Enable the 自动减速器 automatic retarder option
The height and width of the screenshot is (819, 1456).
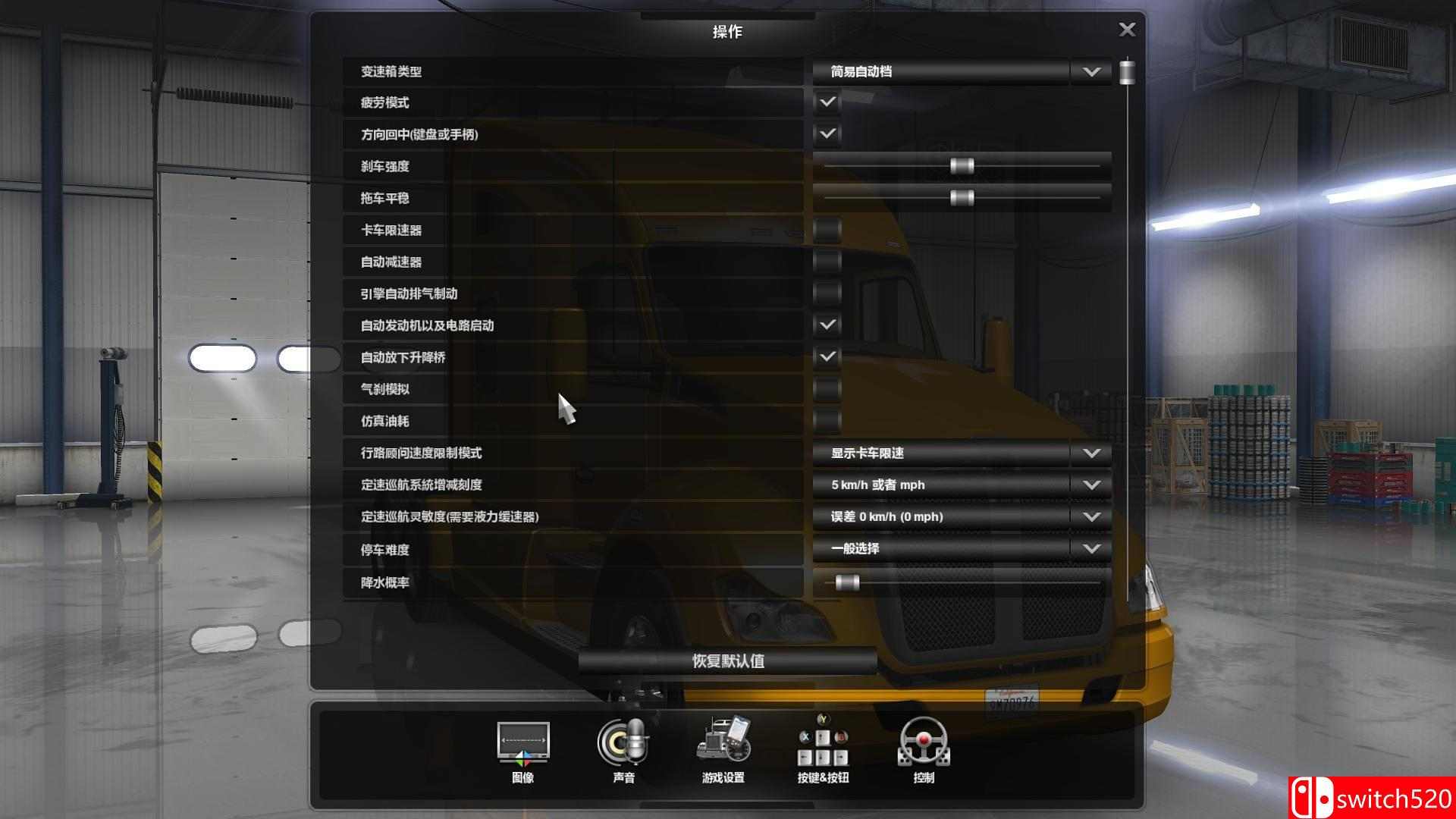[x=827, y=262]
